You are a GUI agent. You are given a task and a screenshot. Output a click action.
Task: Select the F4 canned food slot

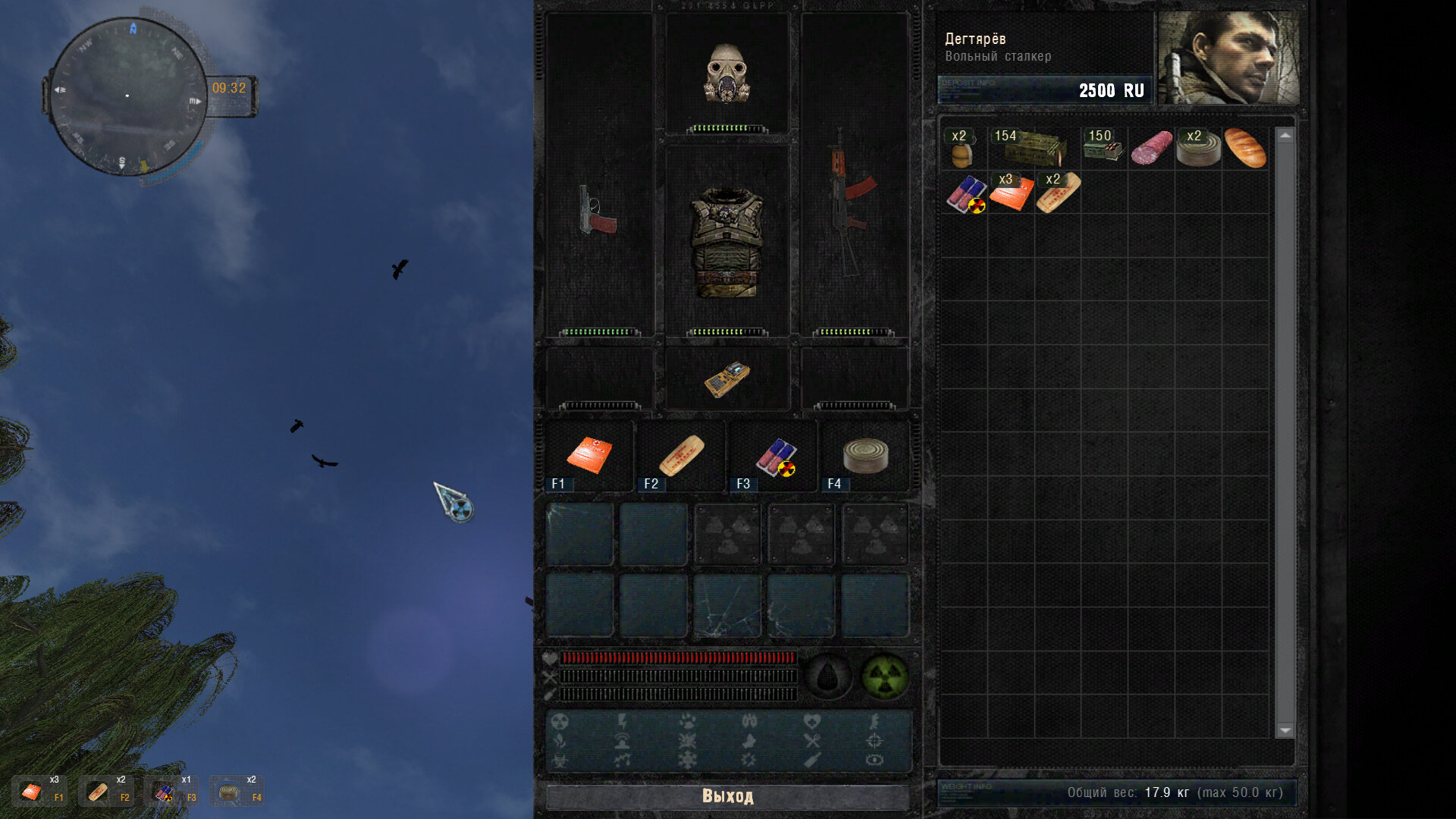click(x=865, y=456)
